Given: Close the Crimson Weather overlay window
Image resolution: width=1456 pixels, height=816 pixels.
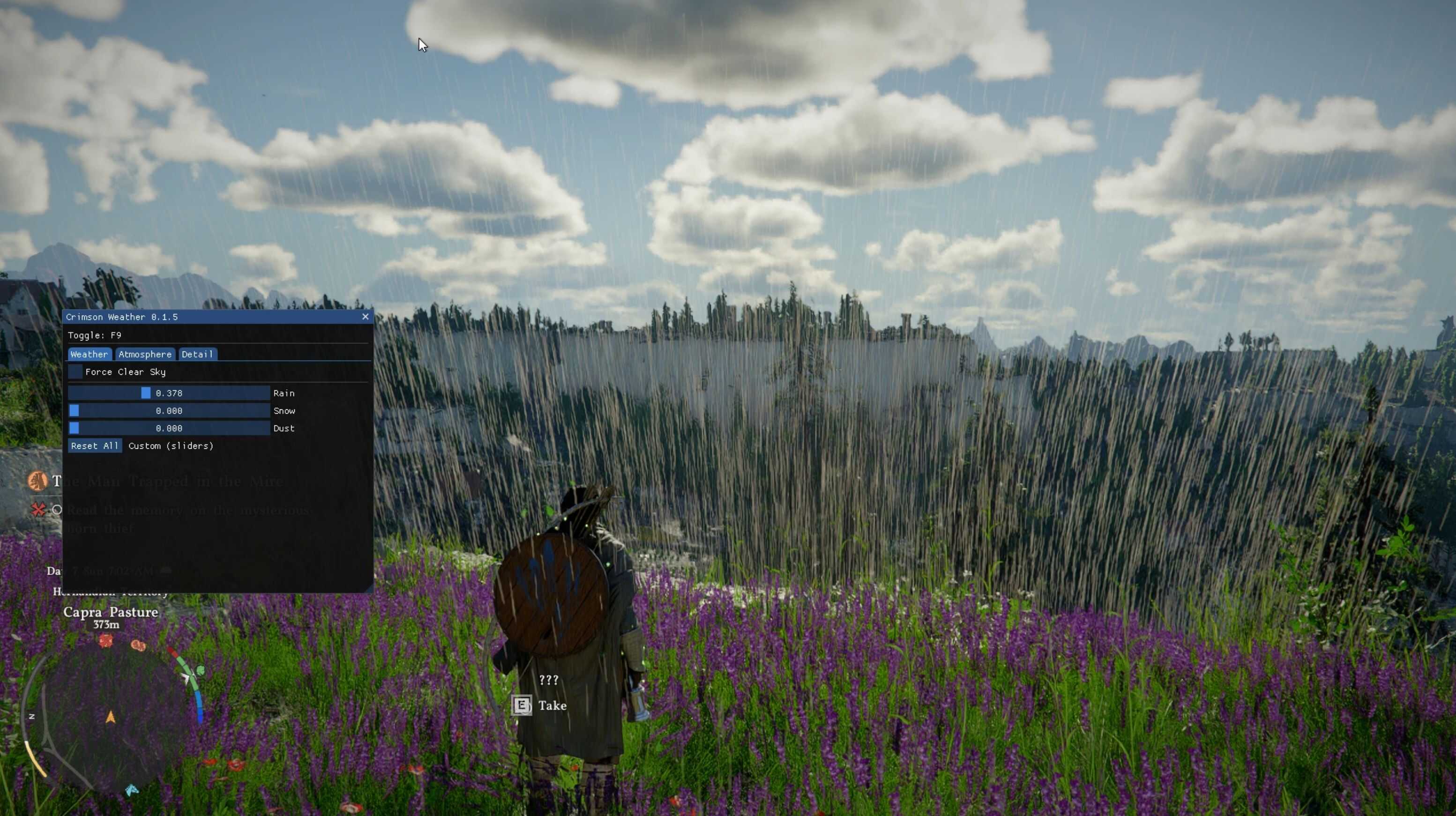Looking at the screenshot, I should pyautogui.click(x=365, y=317).
